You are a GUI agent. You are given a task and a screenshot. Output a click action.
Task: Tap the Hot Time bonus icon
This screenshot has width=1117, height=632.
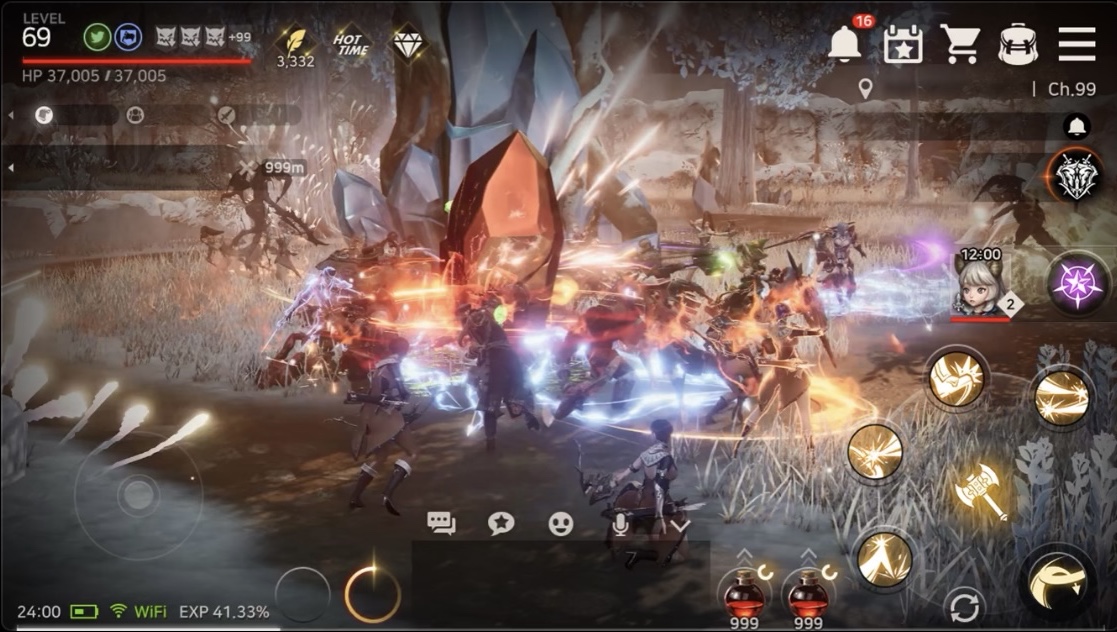351,42
